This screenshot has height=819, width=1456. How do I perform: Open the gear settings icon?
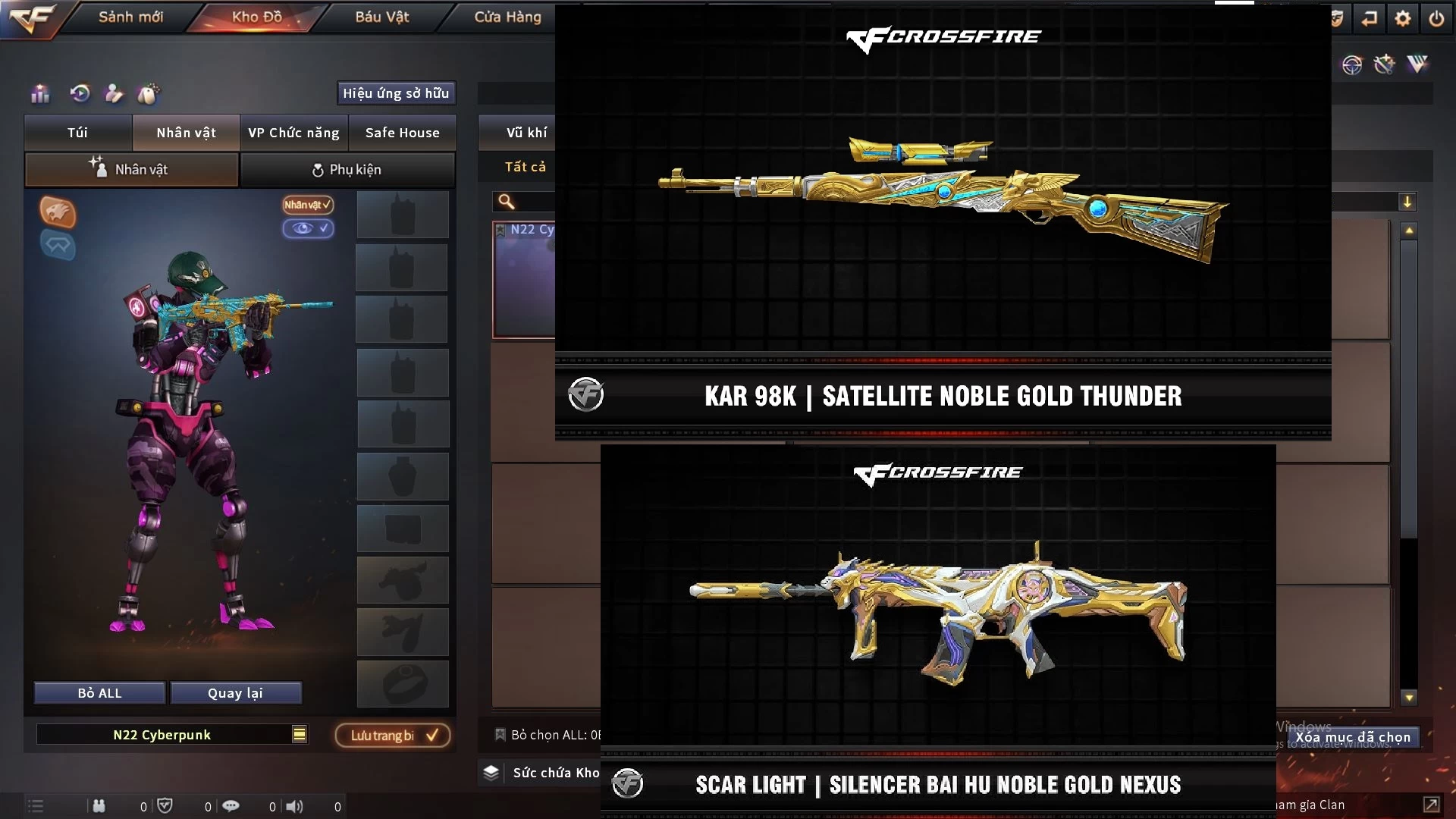tap(1403, 18)
